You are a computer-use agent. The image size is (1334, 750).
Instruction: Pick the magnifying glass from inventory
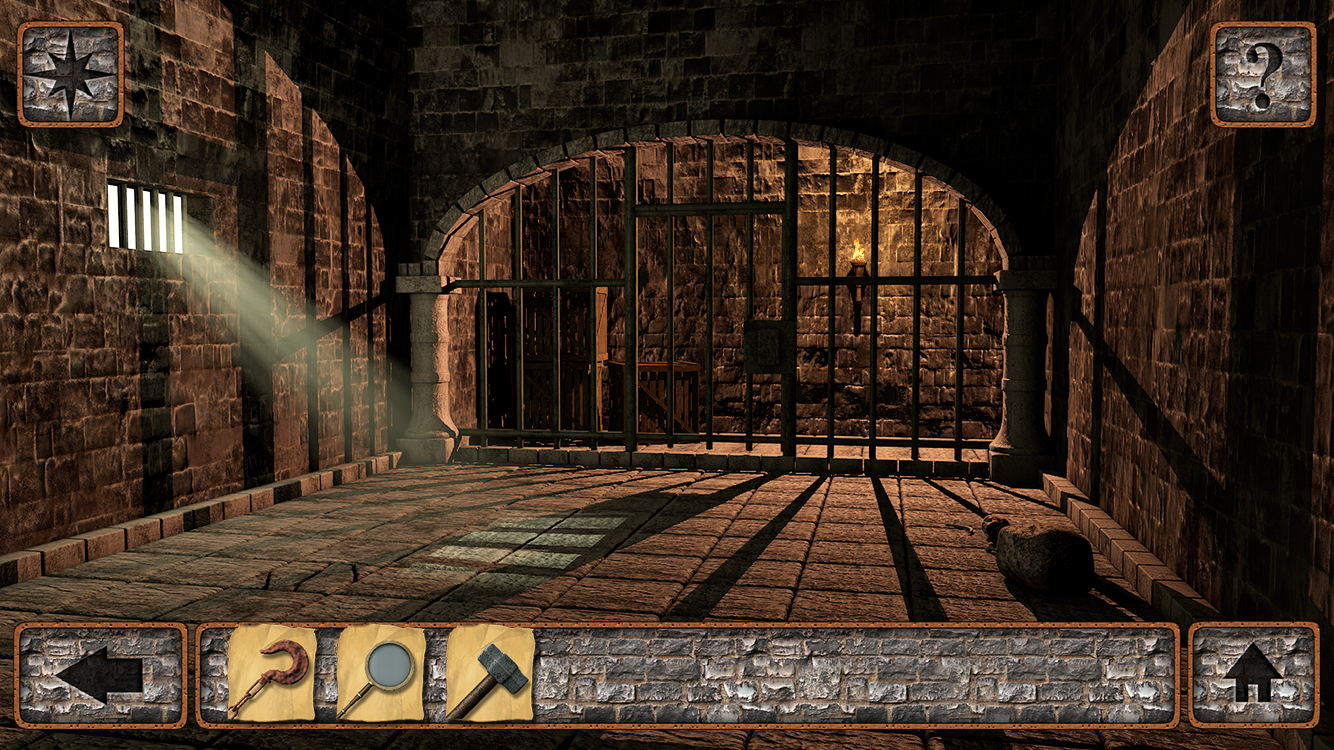click(380, 674)
